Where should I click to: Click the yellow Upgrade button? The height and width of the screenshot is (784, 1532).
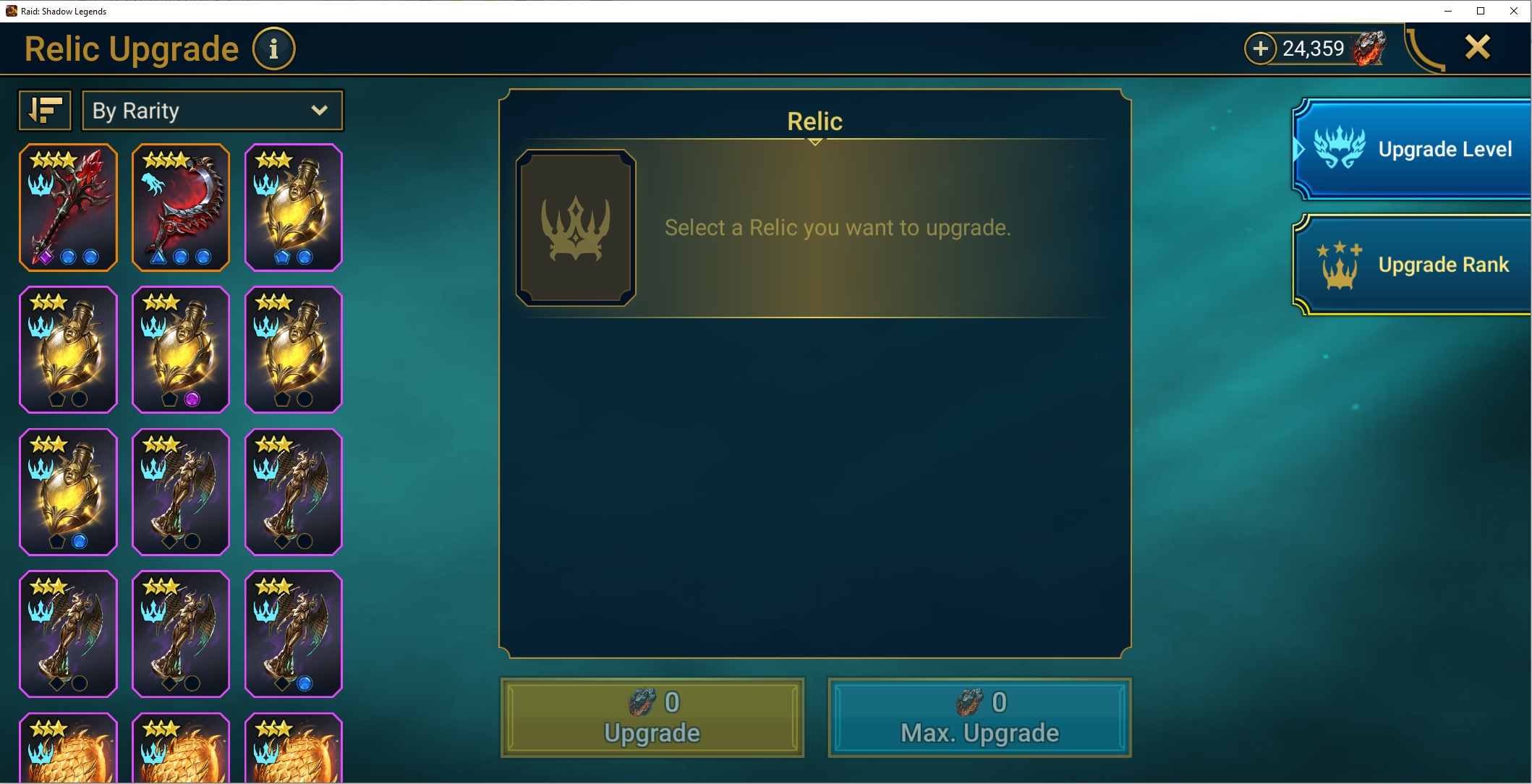[652, 717]
